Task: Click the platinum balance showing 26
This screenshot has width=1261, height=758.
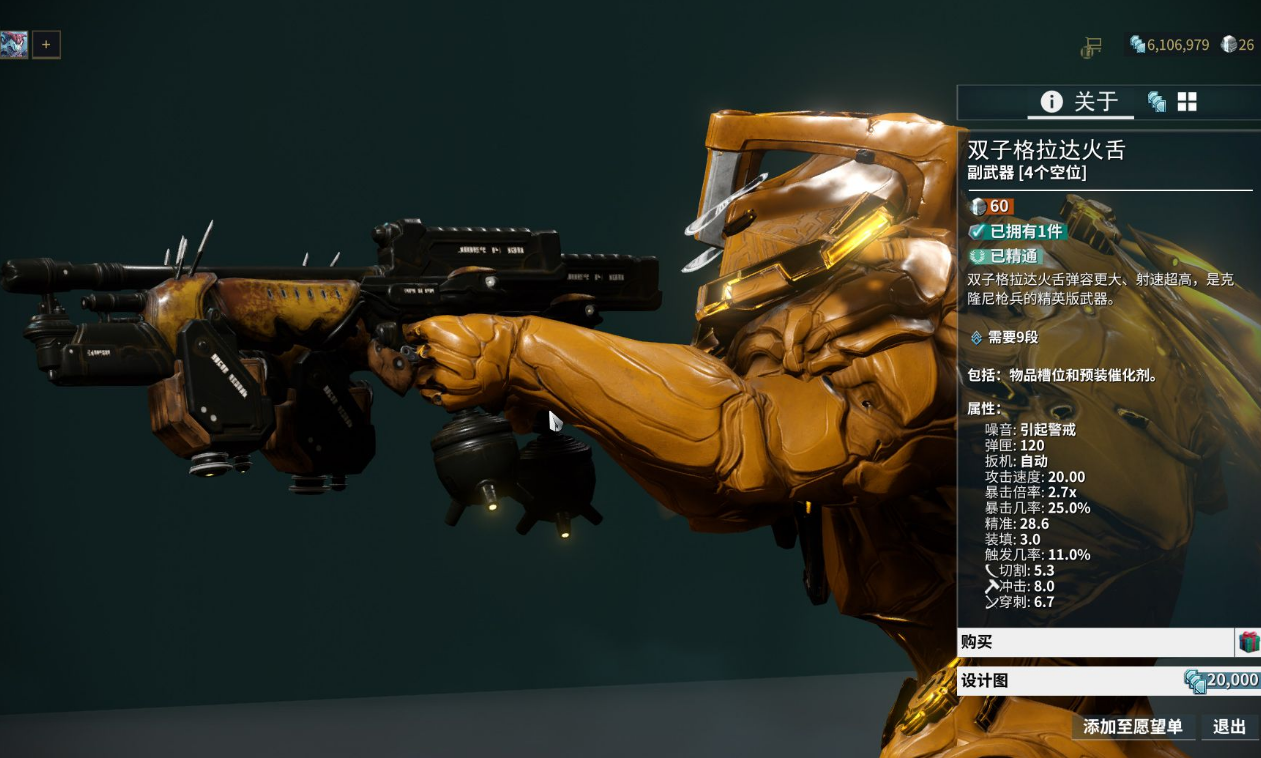Action: tap(1238, 45)
